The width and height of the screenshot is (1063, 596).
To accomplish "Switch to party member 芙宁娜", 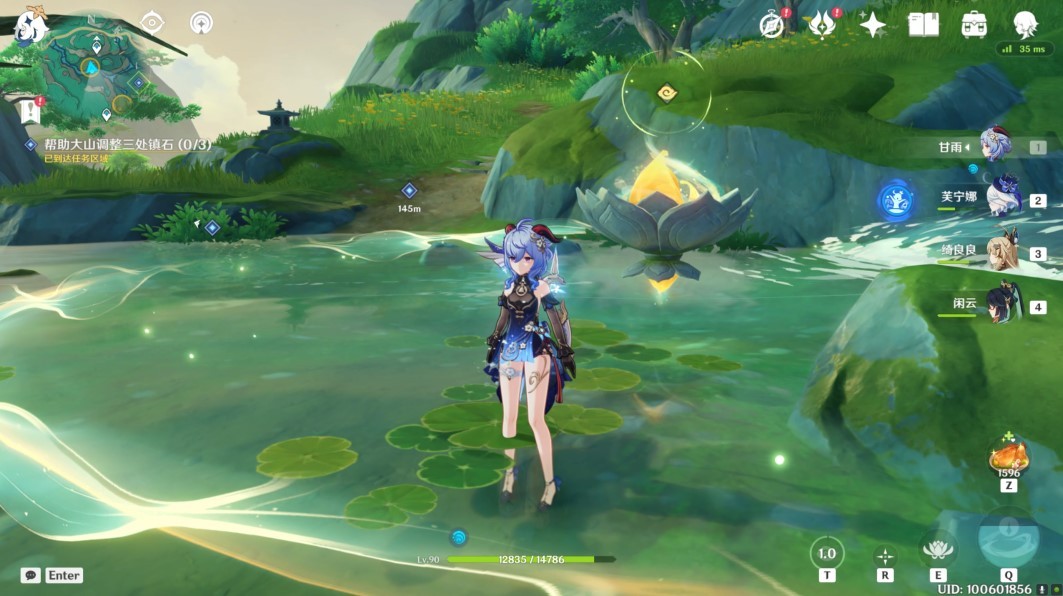I will (x=1001, y=198).
